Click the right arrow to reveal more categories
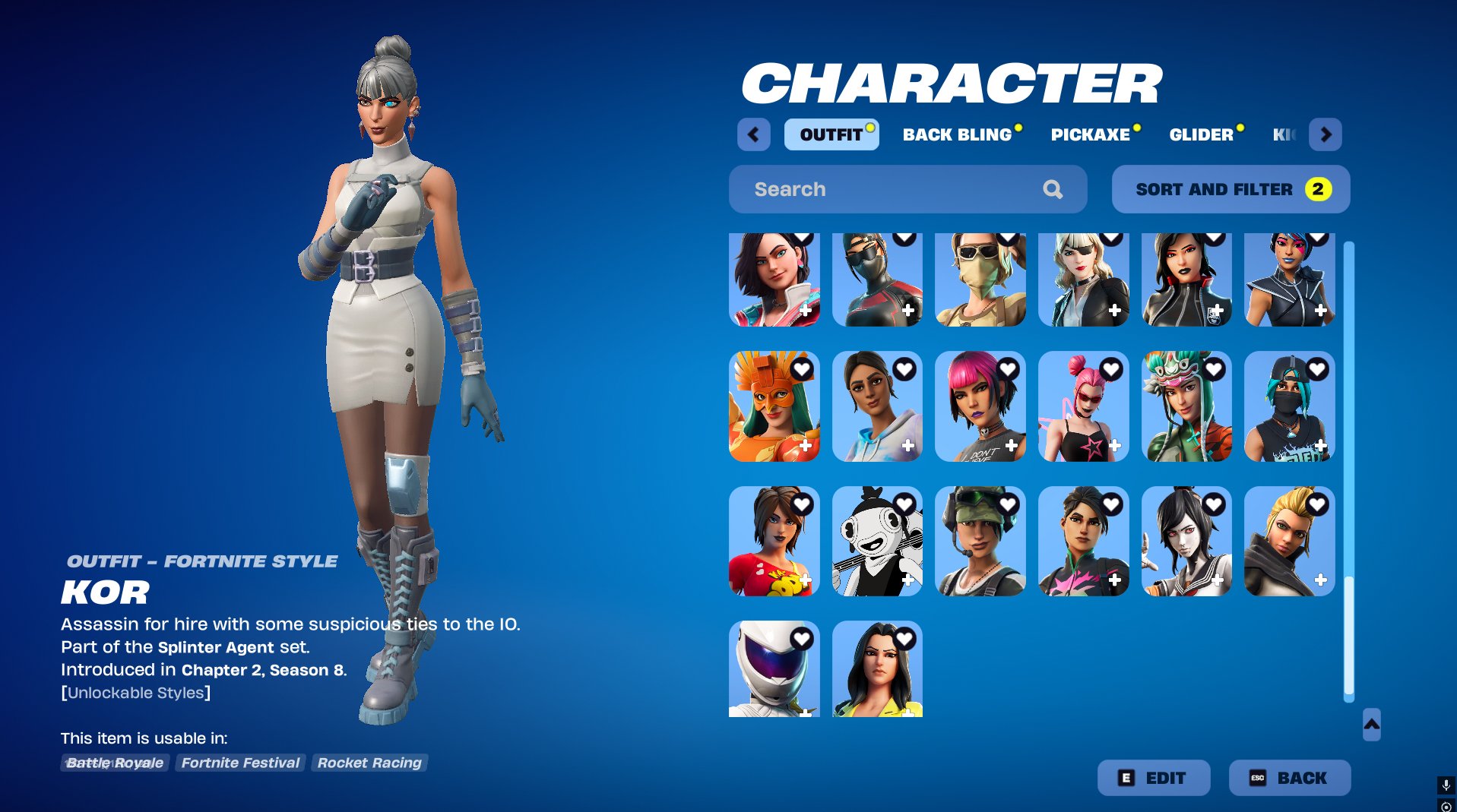1457x812 pixels. [1326, 134]
